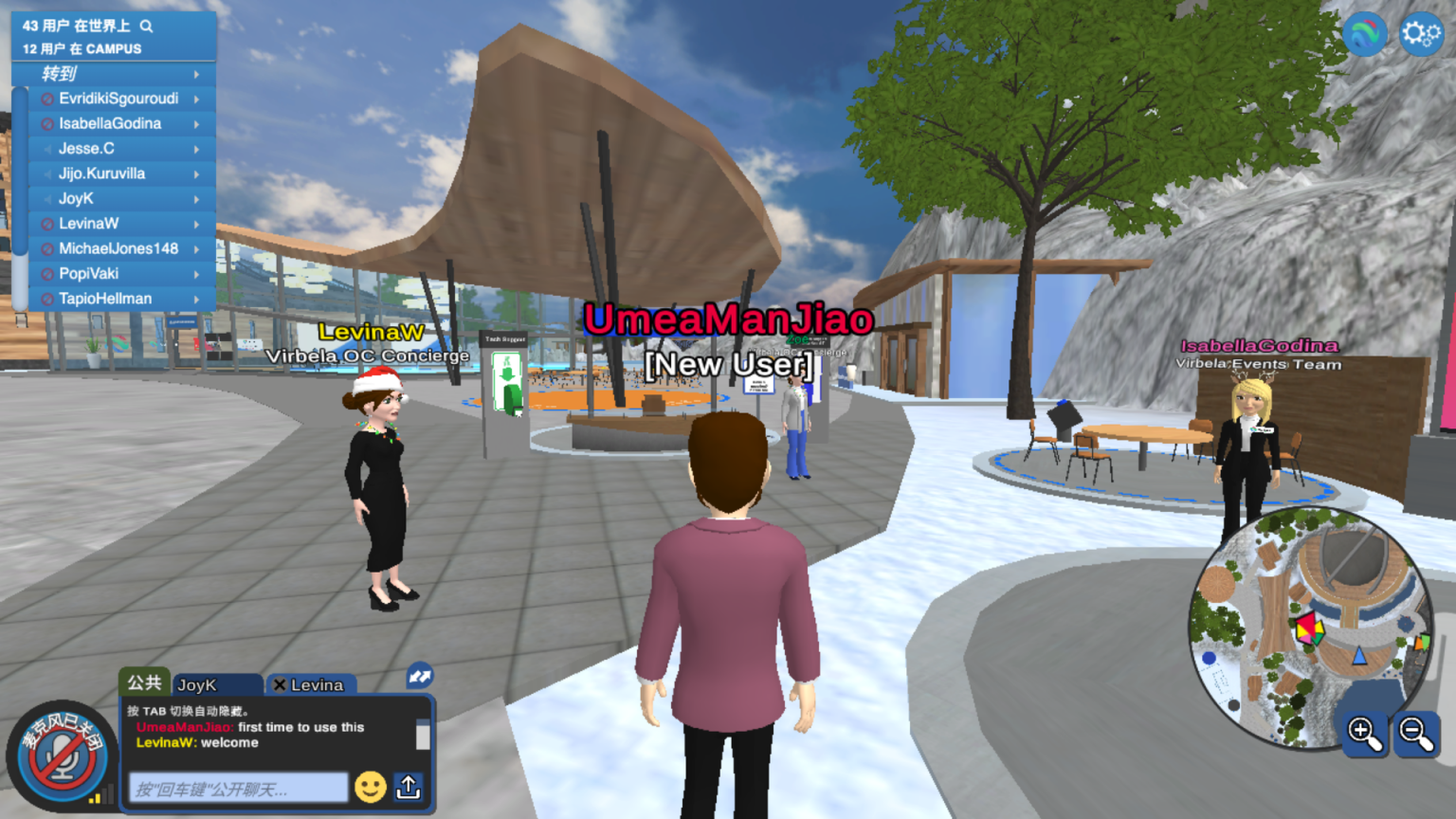Viewport: 1456px width, 819px height.
Task: Choose Jesse.C from the user list
Action: [x=86, y=149]
